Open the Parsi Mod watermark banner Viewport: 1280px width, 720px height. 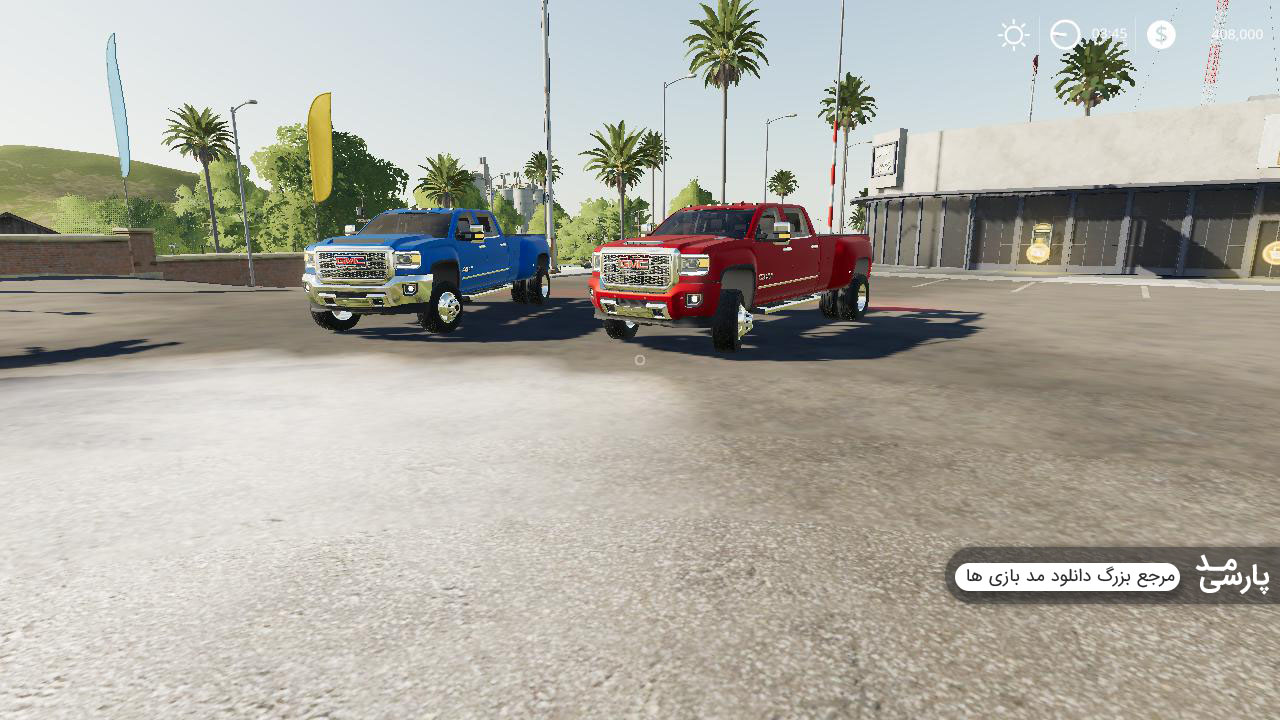click(1112, 576)
